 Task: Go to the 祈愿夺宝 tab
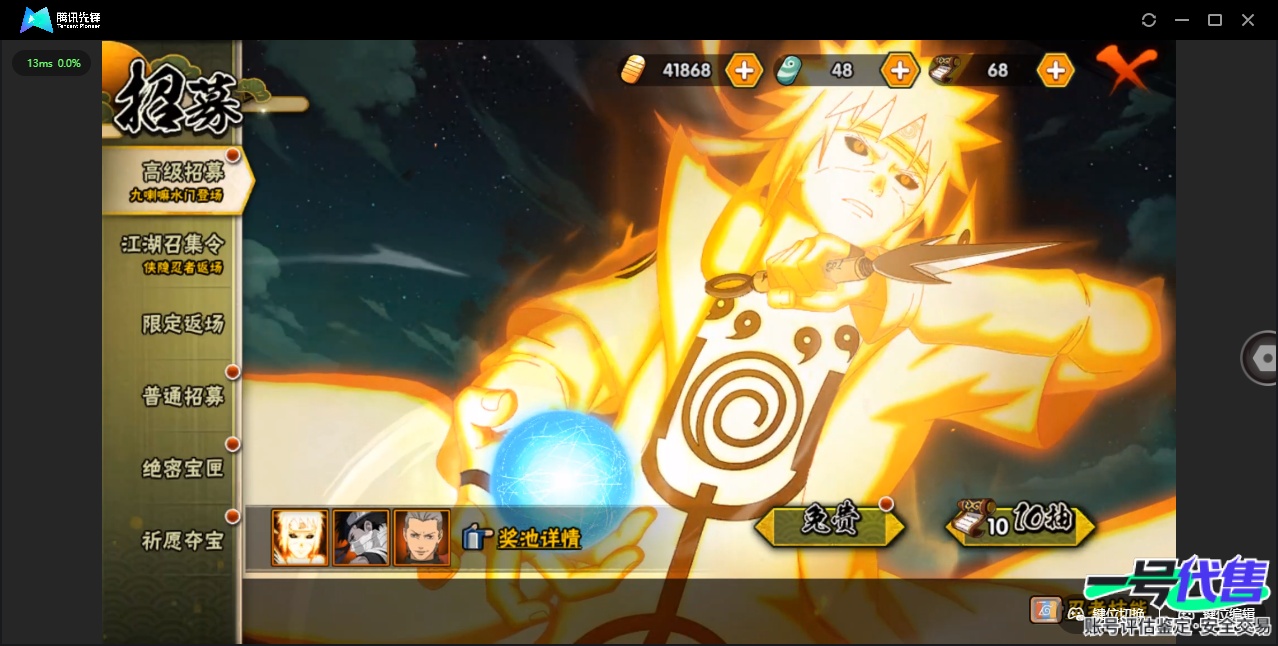tap(182, 540)
